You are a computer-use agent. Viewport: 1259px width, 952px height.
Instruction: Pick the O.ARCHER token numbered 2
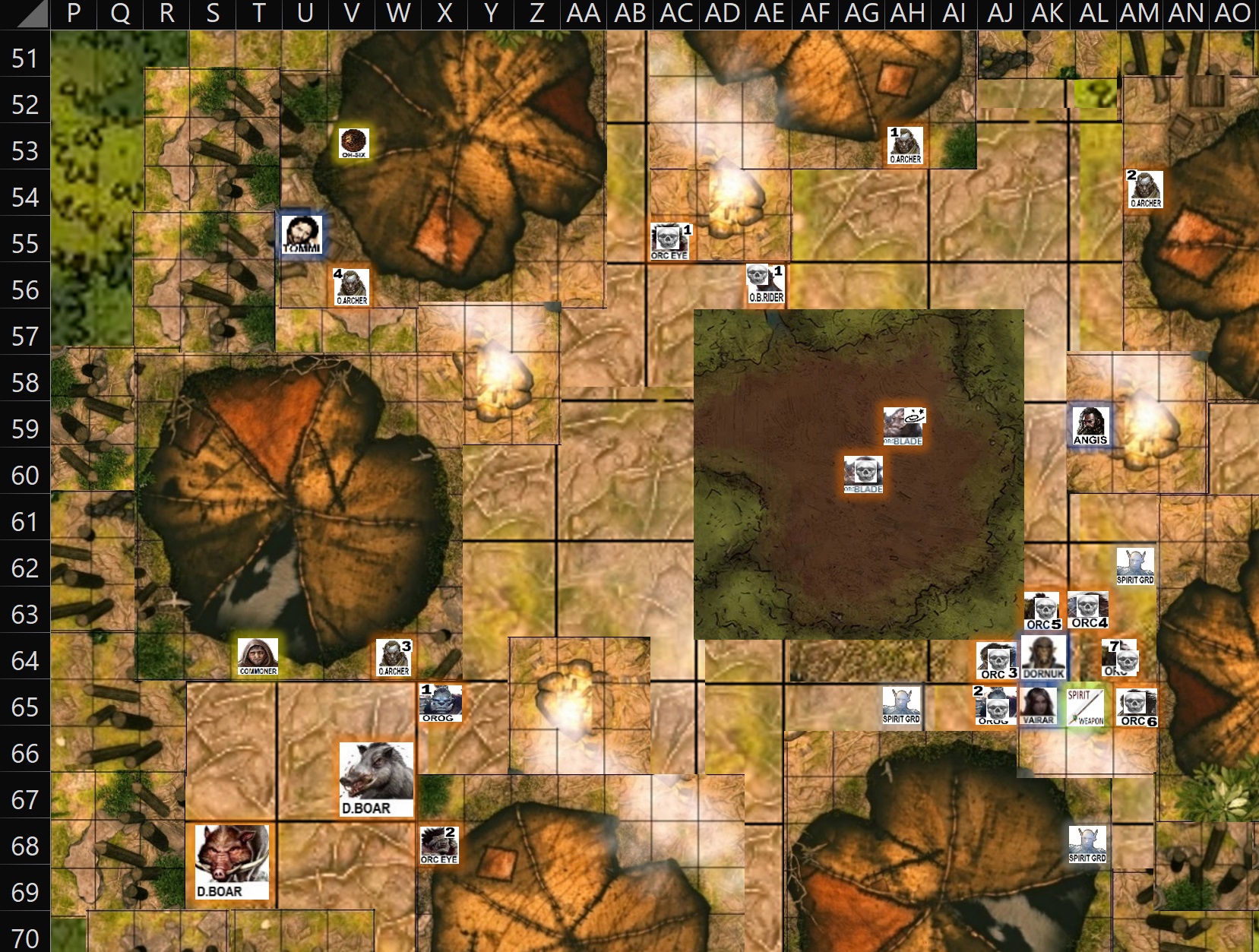pyautogui.click(x=1145, y=189)
